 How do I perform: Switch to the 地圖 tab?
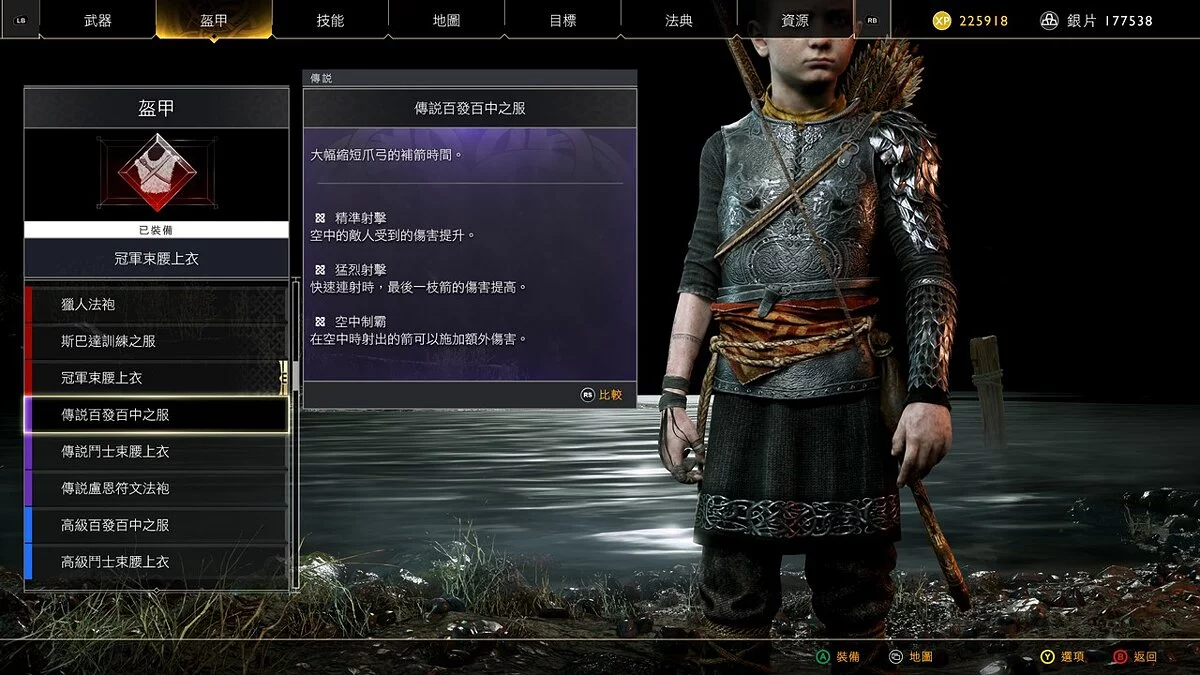coord(446,20)
